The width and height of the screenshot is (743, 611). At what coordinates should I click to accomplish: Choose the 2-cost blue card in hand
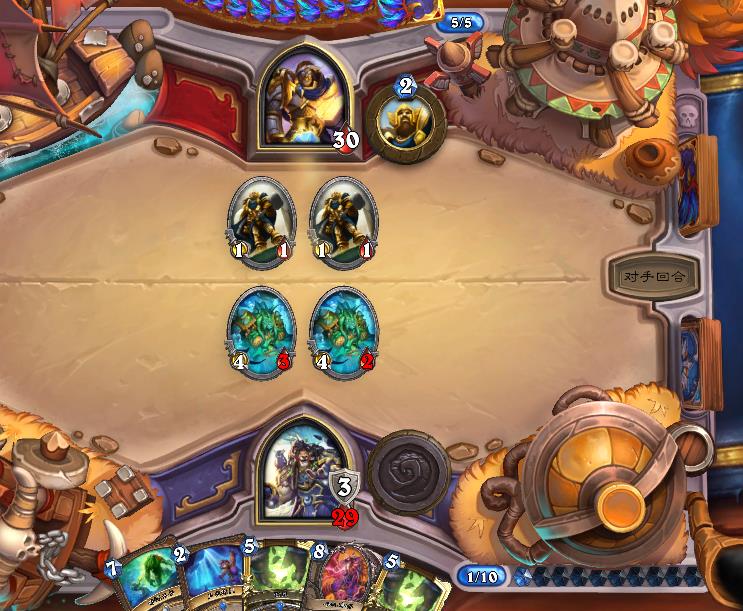pyautogui.click(x=212, y=580)
